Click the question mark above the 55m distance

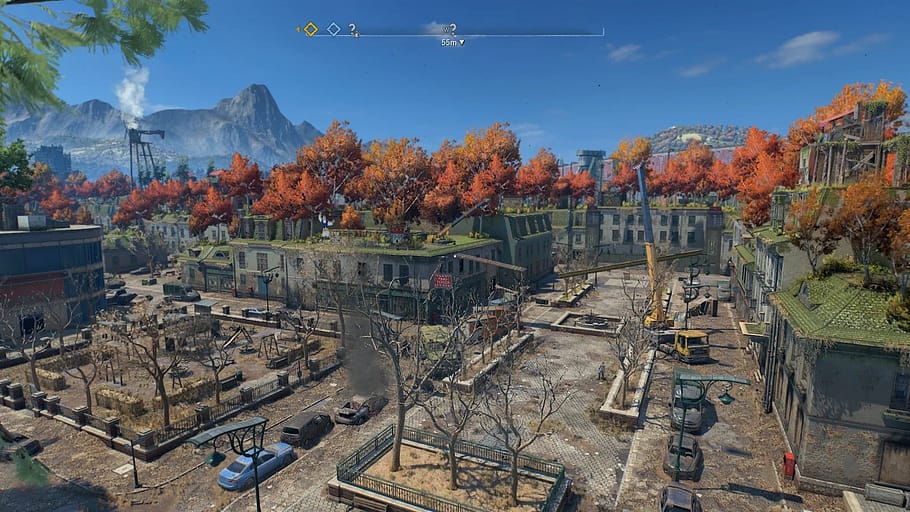click(x=453, y=29)
